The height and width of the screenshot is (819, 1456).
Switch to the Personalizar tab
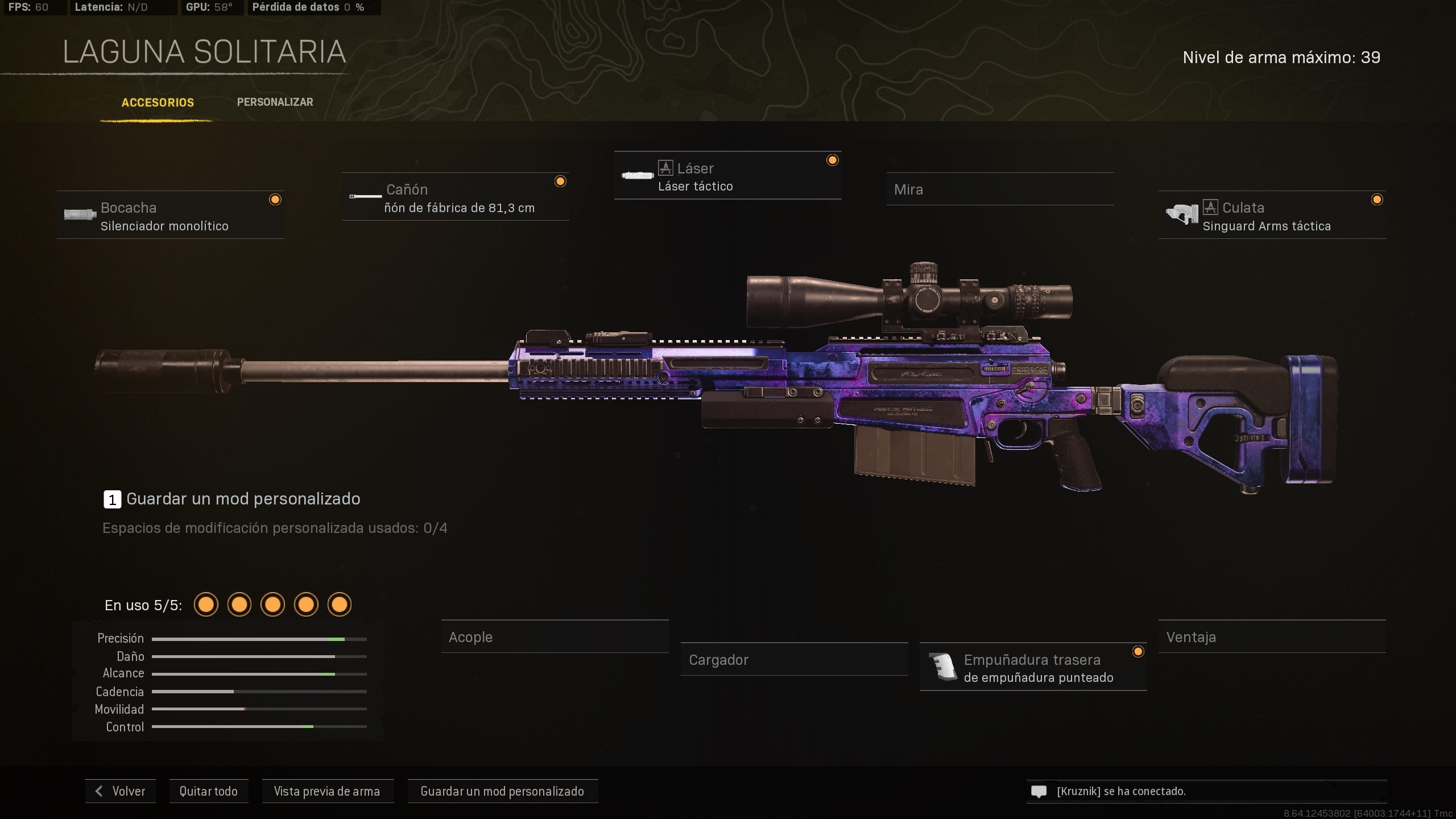tap(275, 102)
